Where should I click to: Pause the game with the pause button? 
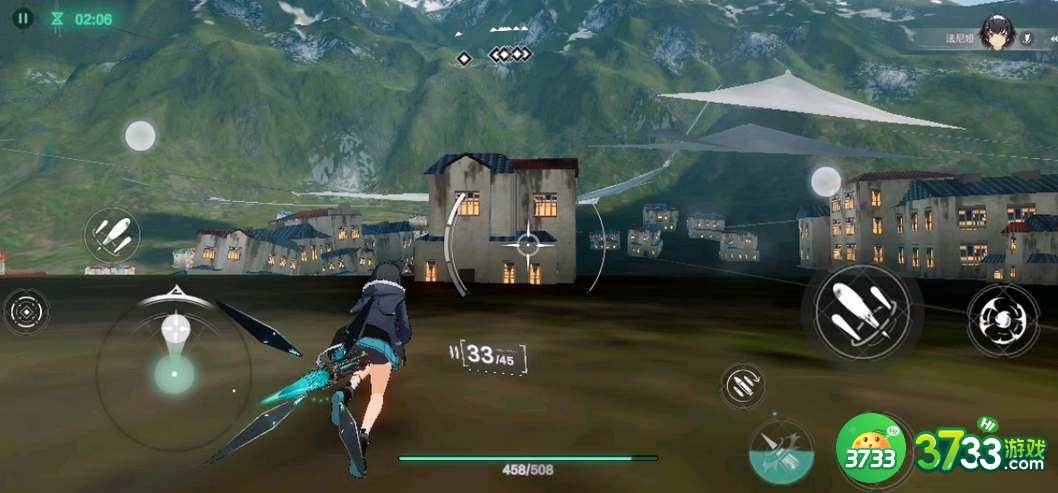click(x=24, y=18)
